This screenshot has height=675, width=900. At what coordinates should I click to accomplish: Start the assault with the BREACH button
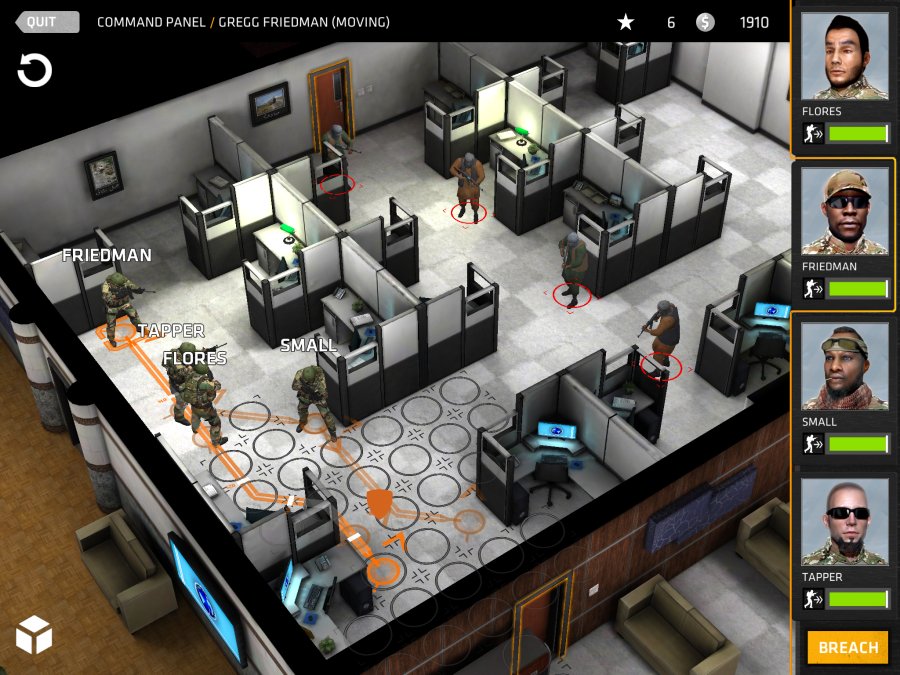coord(847,647)
